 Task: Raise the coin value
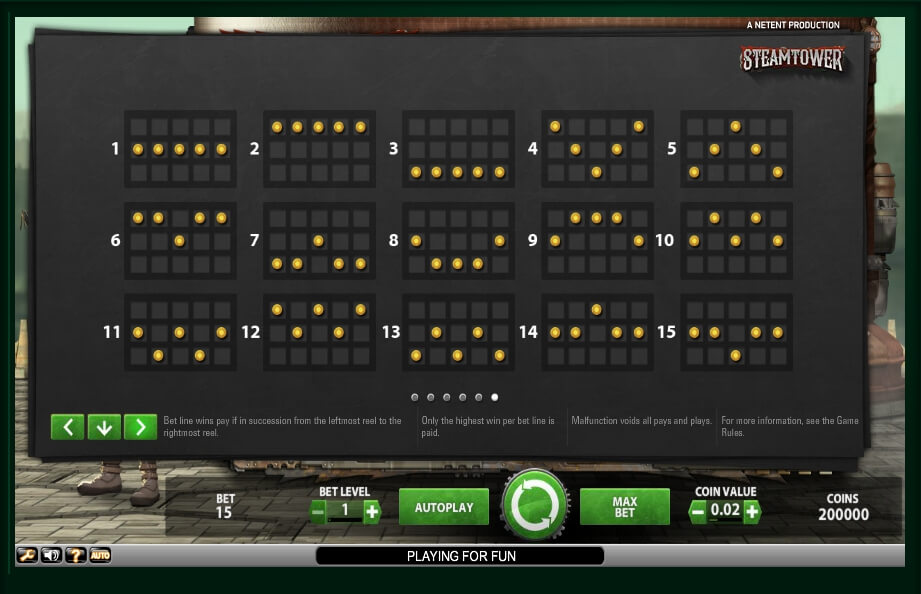pyautogui.click(x=751, y=512)
